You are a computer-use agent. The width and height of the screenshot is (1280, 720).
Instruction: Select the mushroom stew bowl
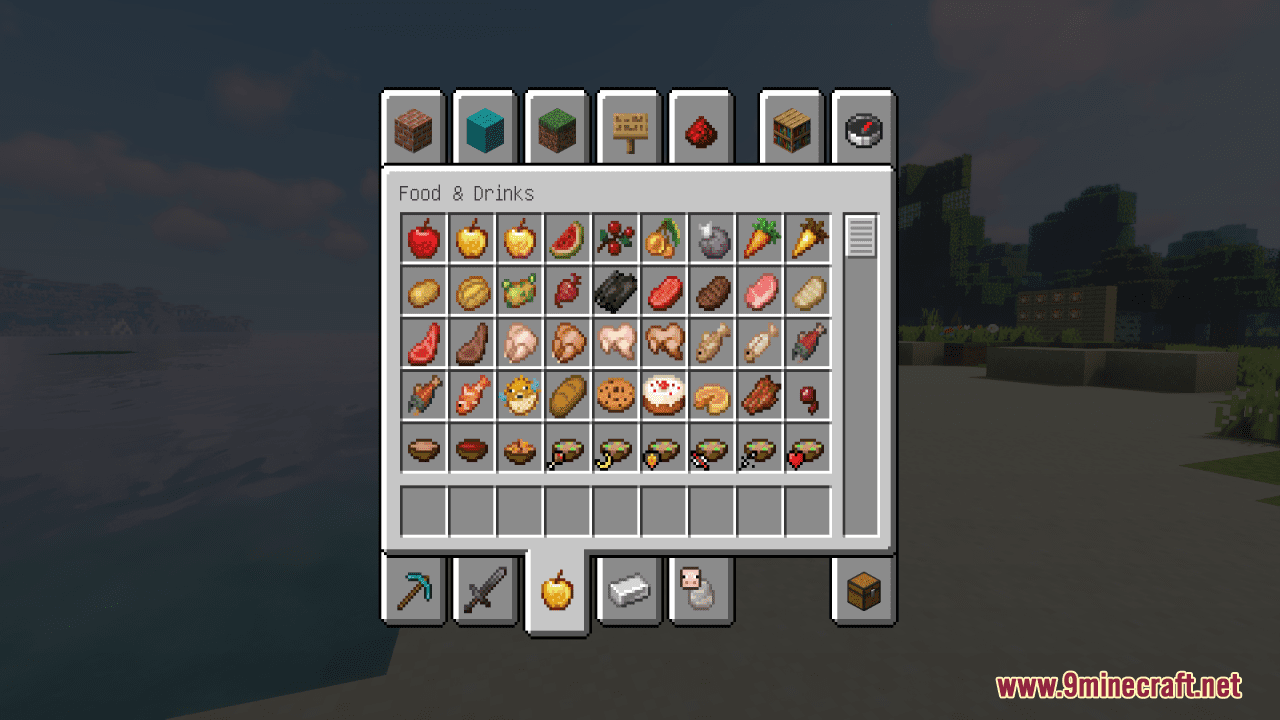423,448
